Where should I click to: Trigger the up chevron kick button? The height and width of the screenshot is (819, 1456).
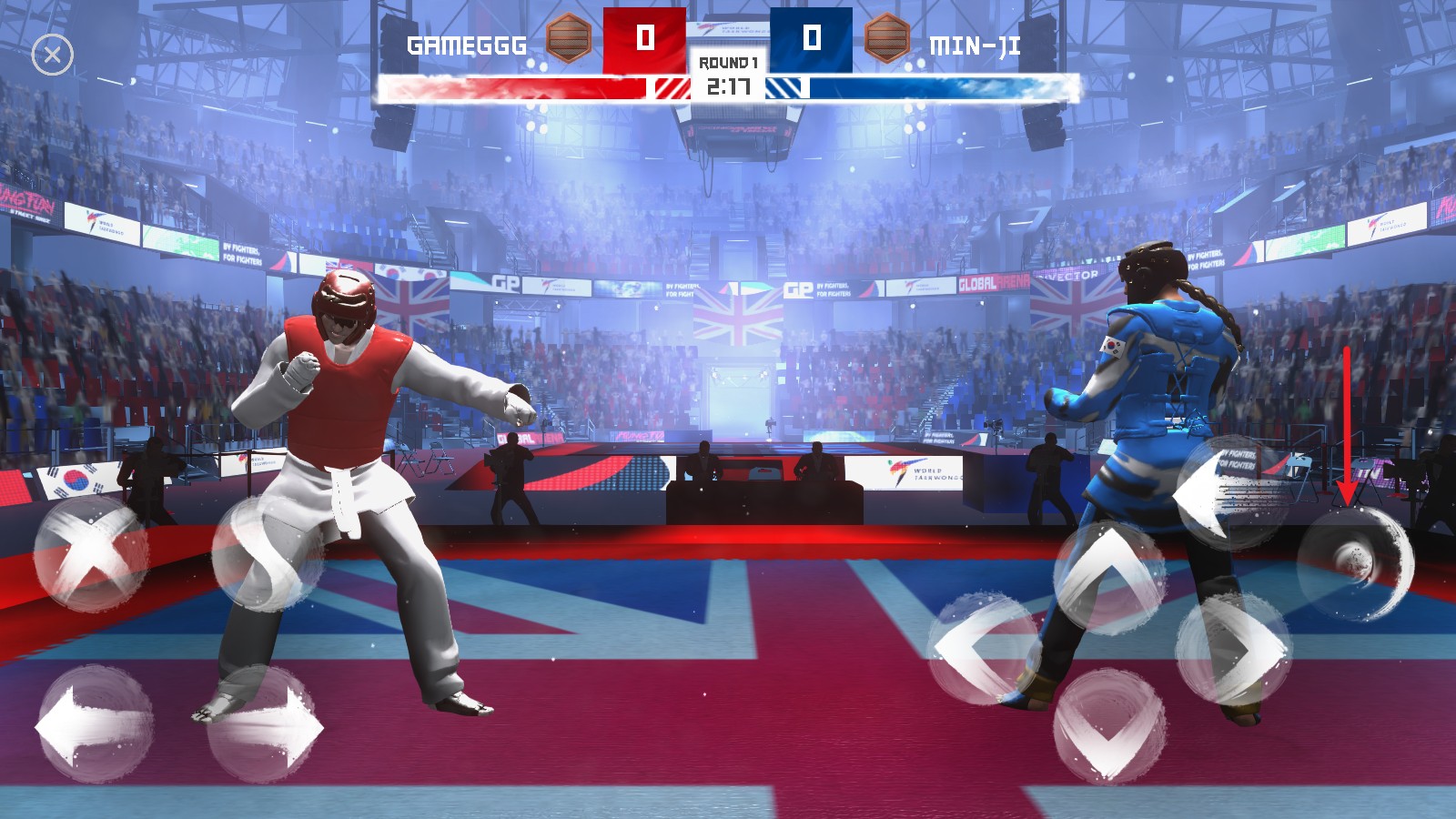[x=1110, y=577]
